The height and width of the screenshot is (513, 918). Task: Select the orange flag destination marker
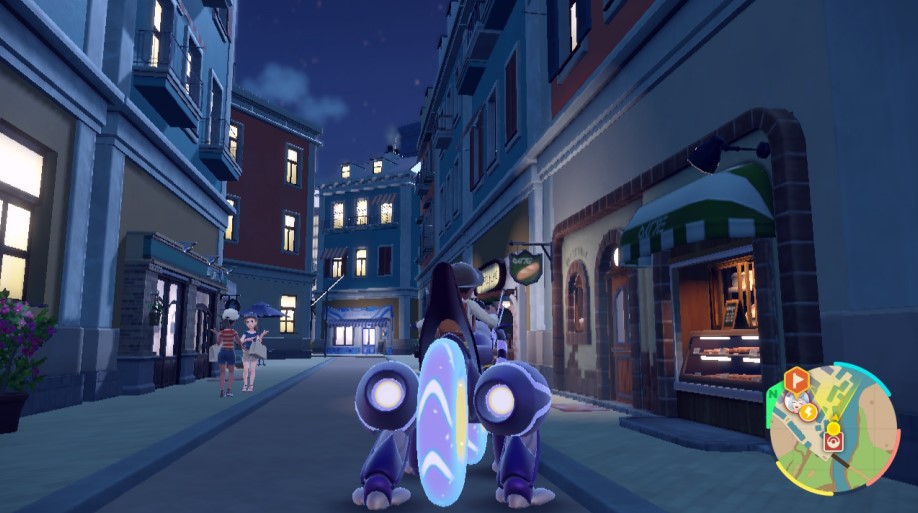pos(796,381)
